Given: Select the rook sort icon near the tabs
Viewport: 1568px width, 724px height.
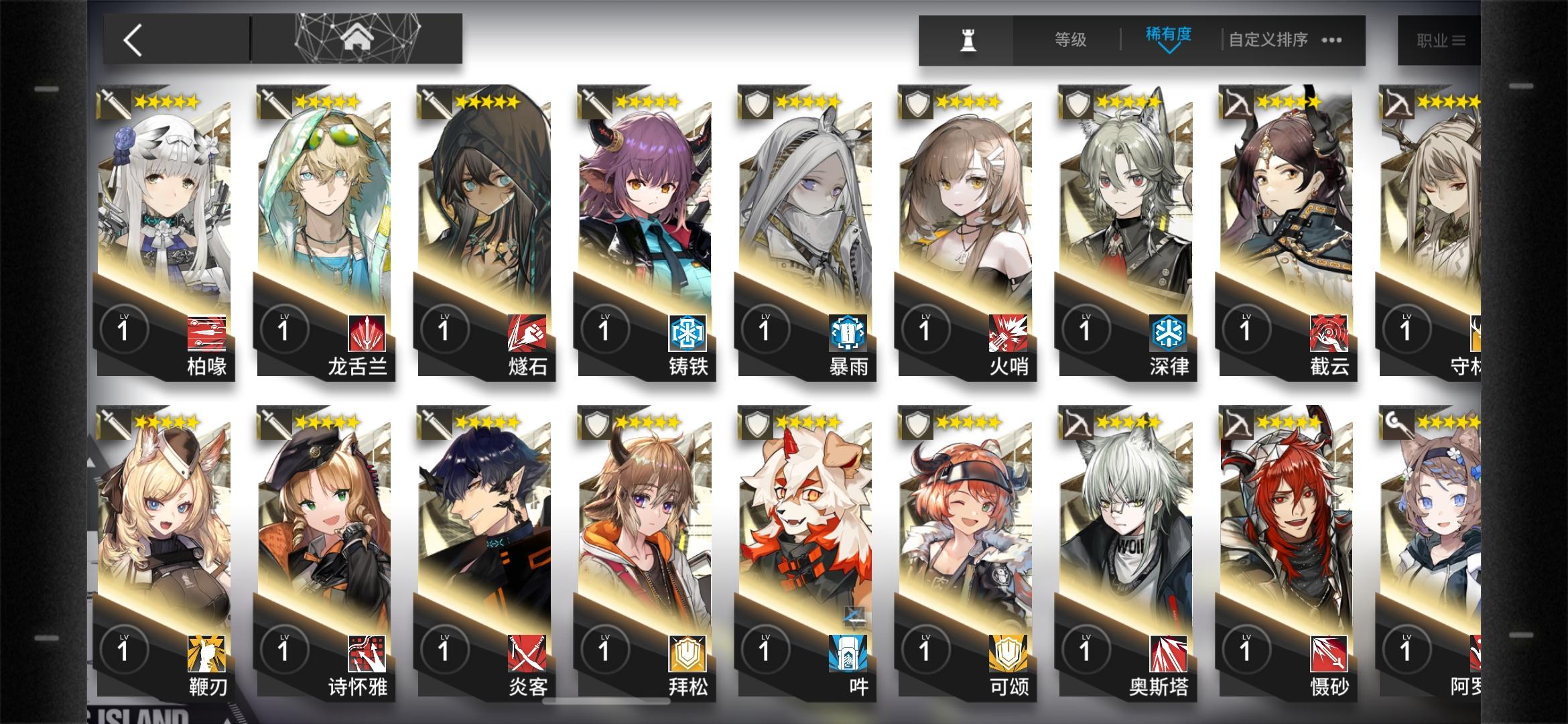Looking at the screenshot, I should [x=966, y=40].
